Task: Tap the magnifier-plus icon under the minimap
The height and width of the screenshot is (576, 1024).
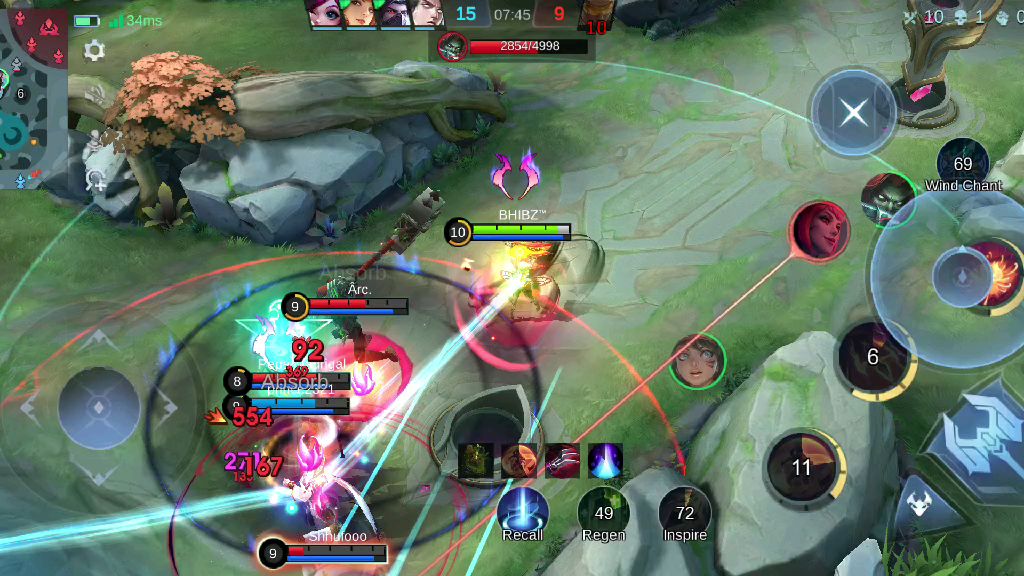Action: pyautogui.click(x=96, y=180)
